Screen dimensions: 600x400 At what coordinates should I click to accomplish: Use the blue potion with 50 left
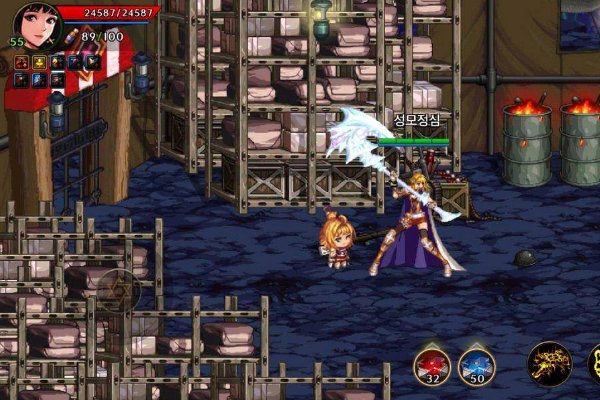point(477,364)
